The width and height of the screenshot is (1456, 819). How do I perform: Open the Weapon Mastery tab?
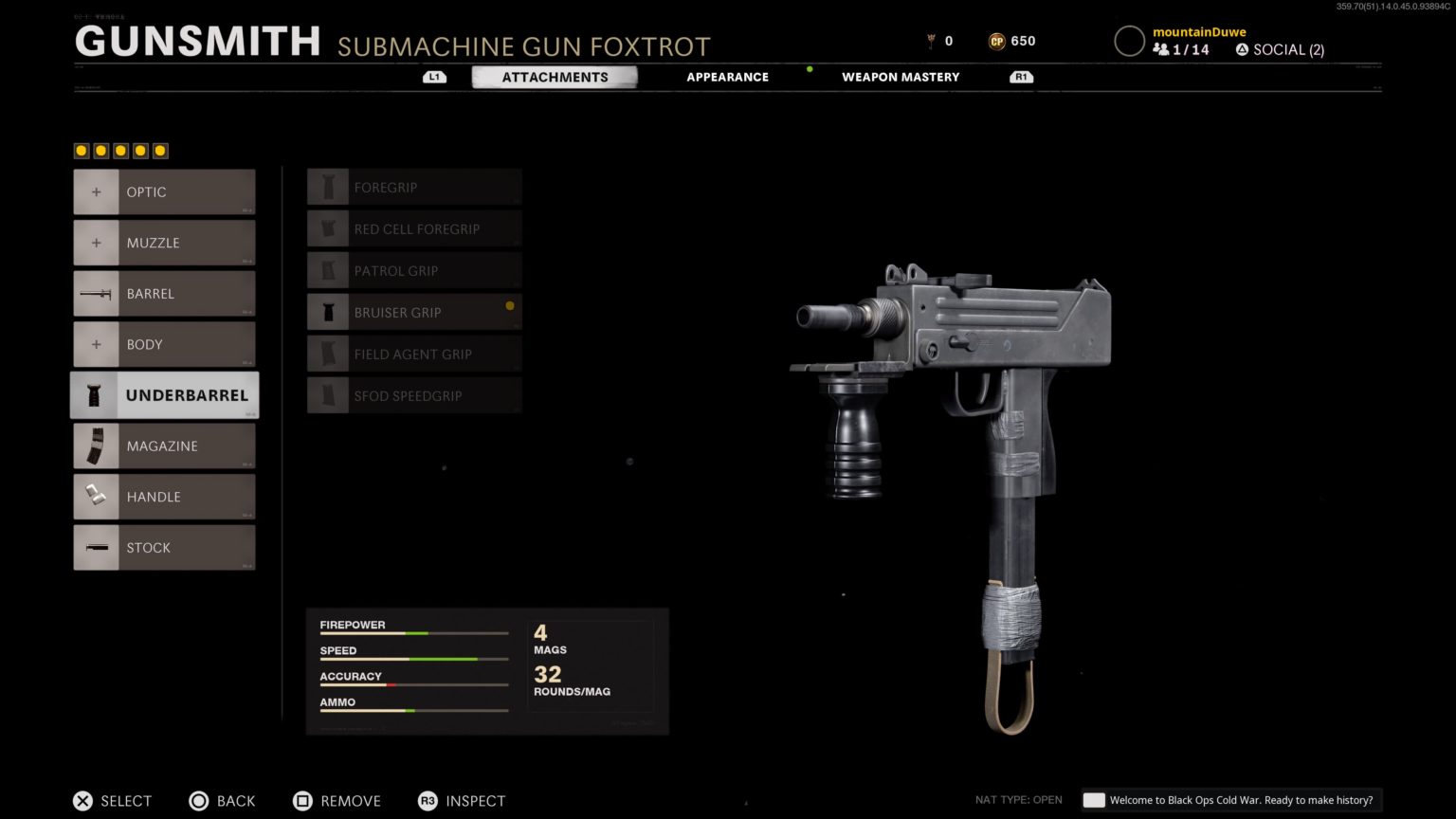click(x=901, y=77)
